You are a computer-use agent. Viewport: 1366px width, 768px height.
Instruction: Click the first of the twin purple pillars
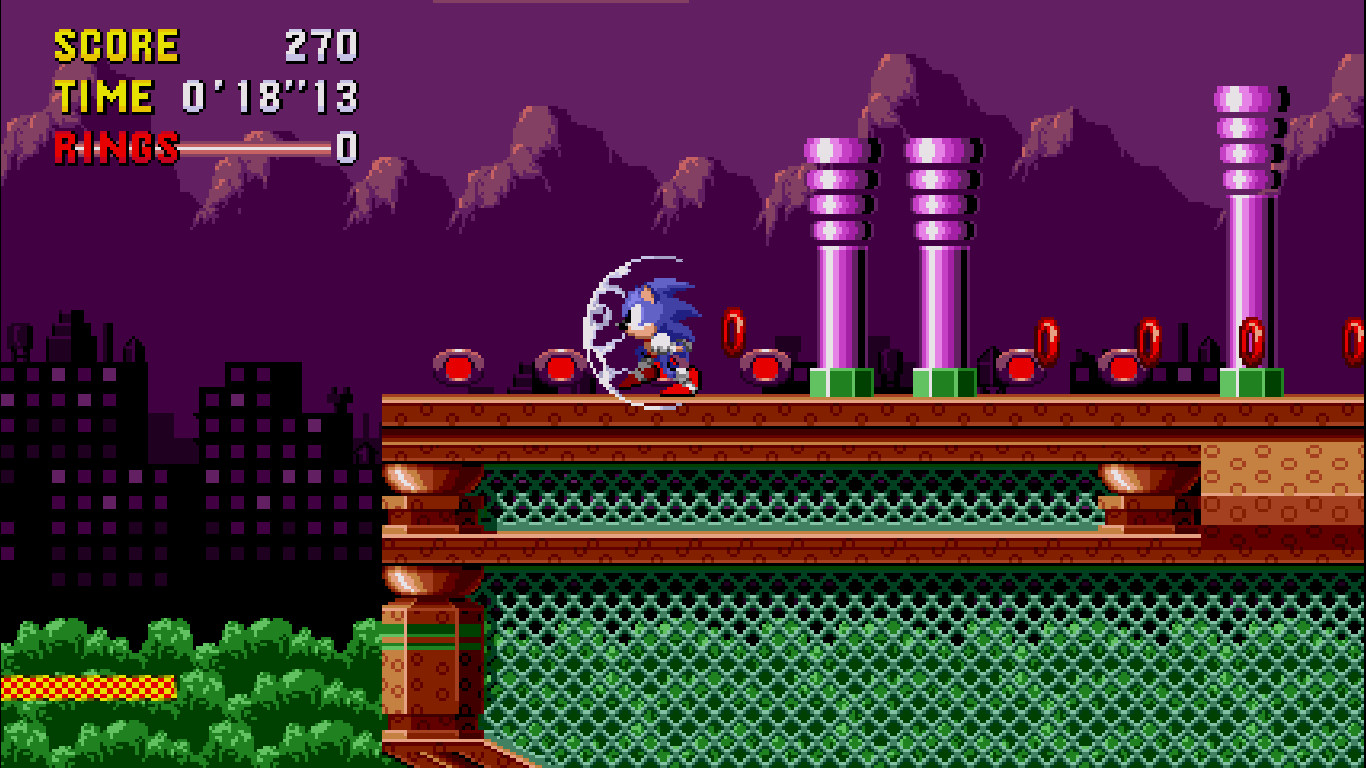point(836,250)
